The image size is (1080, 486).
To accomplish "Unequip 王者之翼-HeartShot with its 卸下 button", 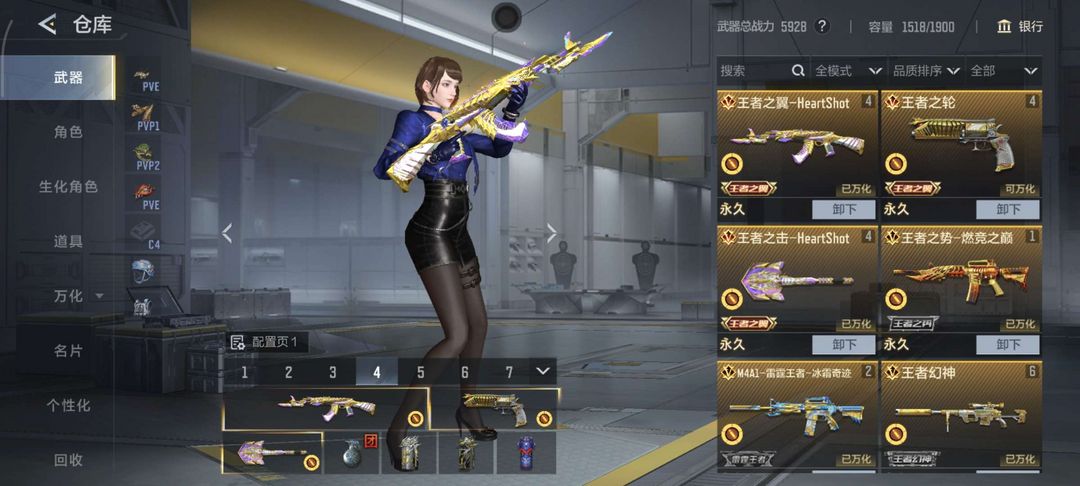I will pyautogui.click(x=844, y=209).
